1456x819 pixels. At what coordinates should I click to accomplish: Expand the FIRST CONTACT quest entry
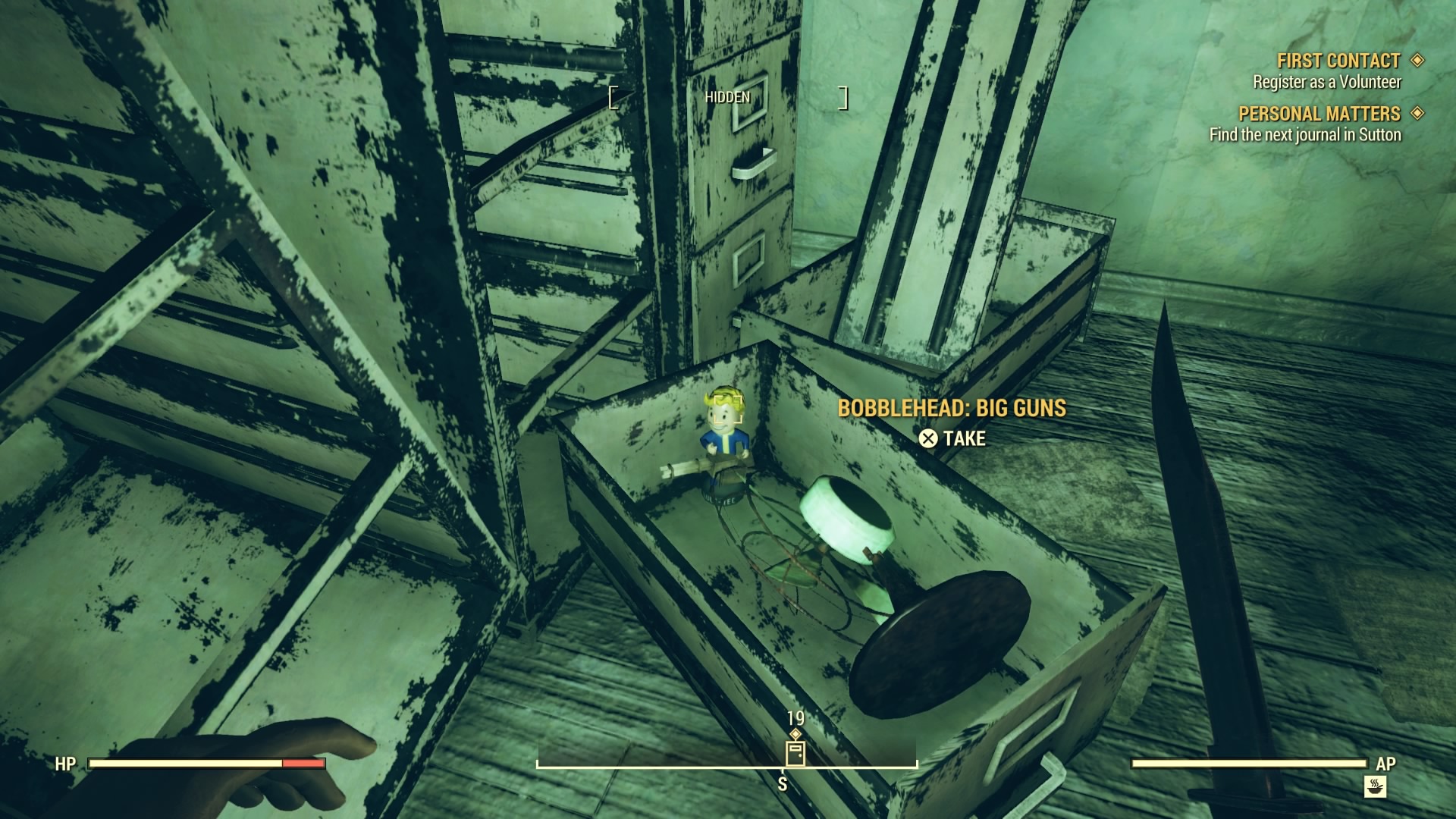pyautogui.click(x=1338, y=59)
